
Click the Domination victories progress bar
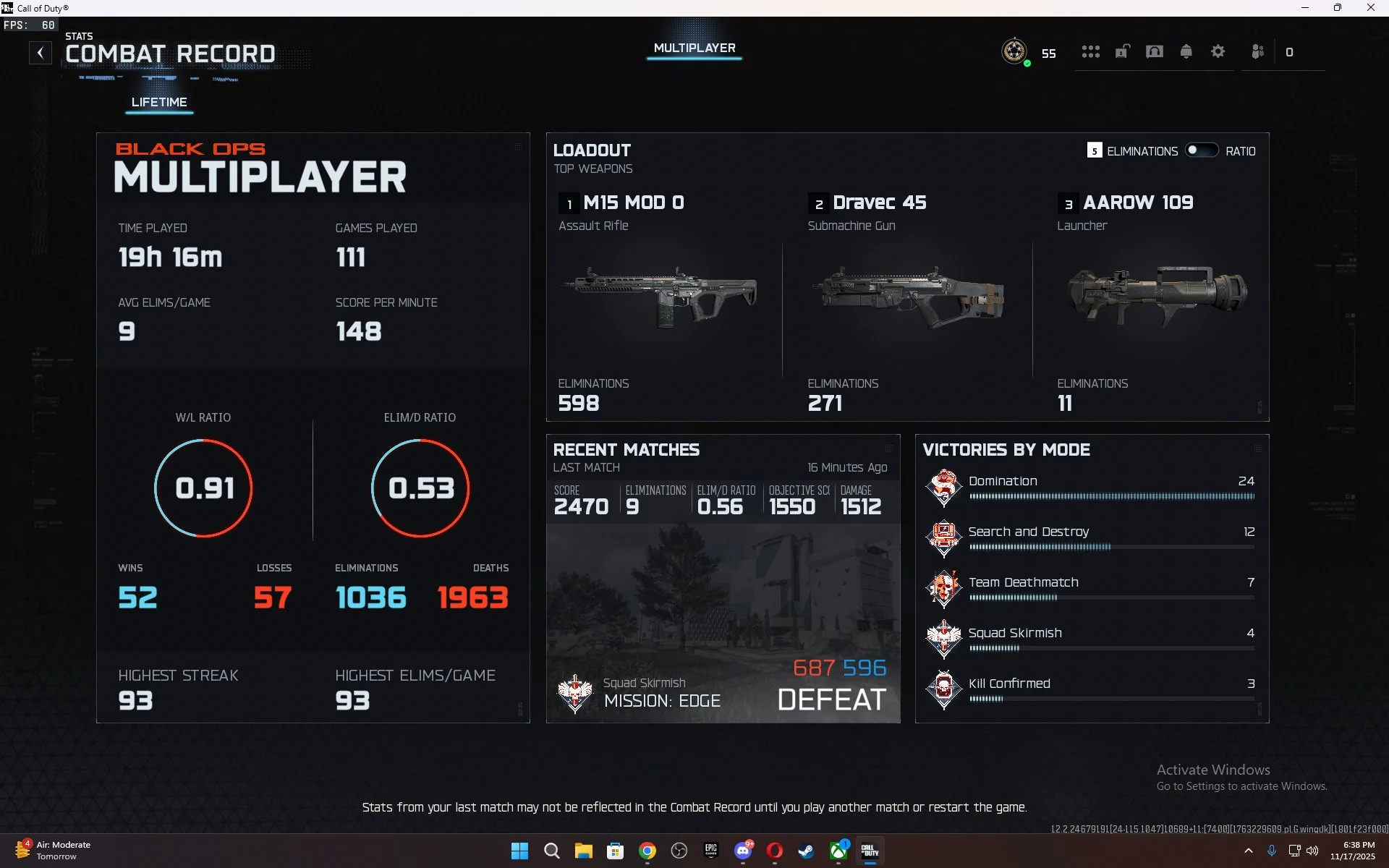pos(1112,496)
